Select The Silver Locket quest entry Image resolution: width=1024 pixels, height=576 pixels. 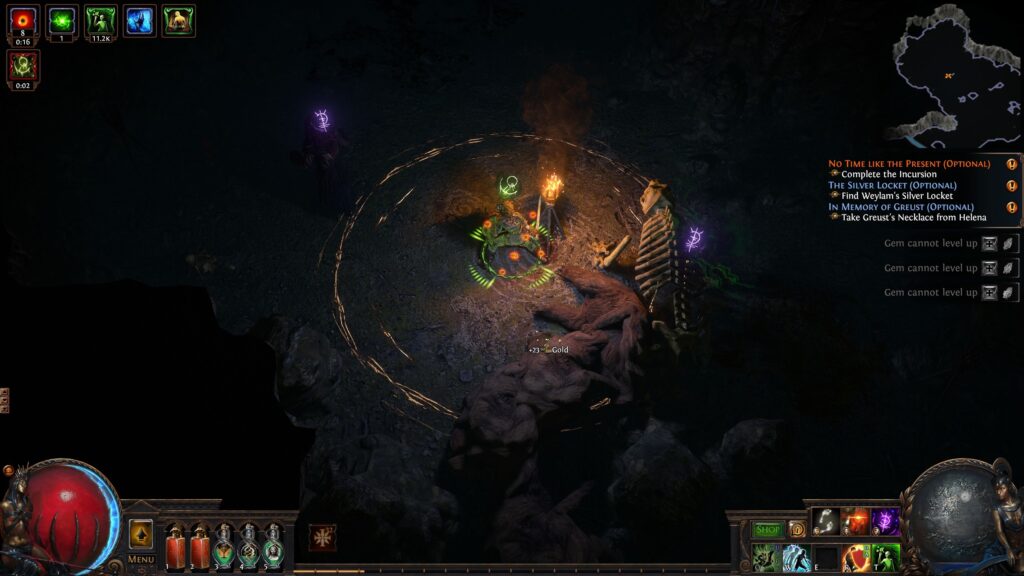[892, 185]
